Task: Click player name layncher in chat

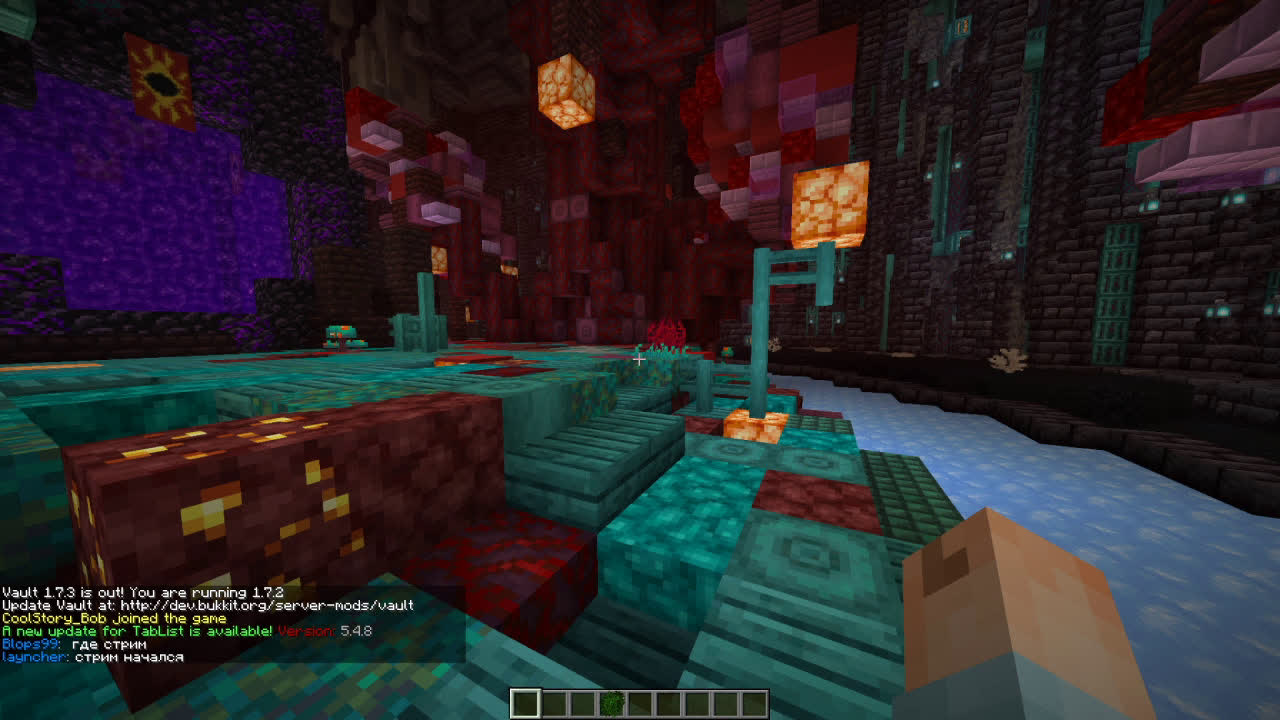Action: tap(33, 657)
